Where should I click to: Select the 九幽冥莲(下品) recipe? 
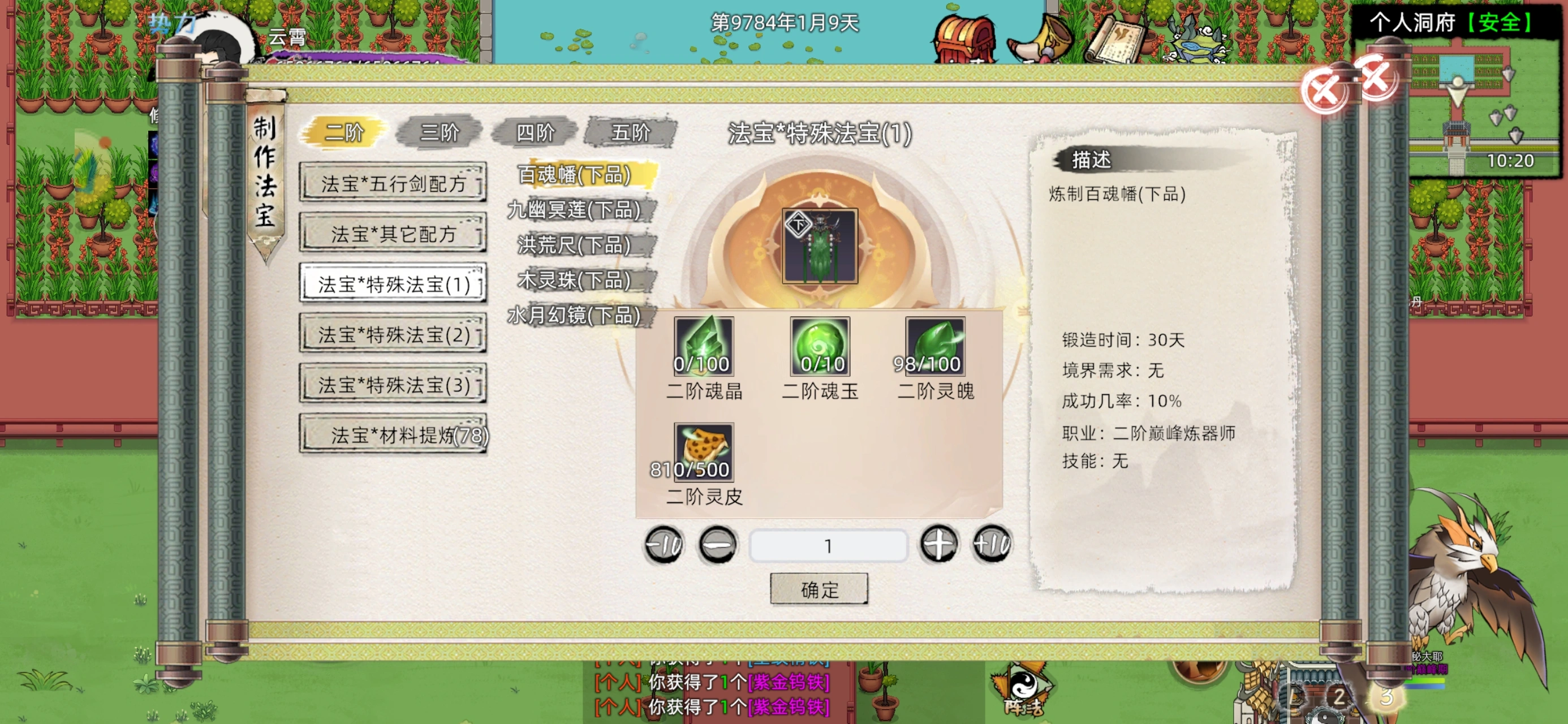[574, 210]
